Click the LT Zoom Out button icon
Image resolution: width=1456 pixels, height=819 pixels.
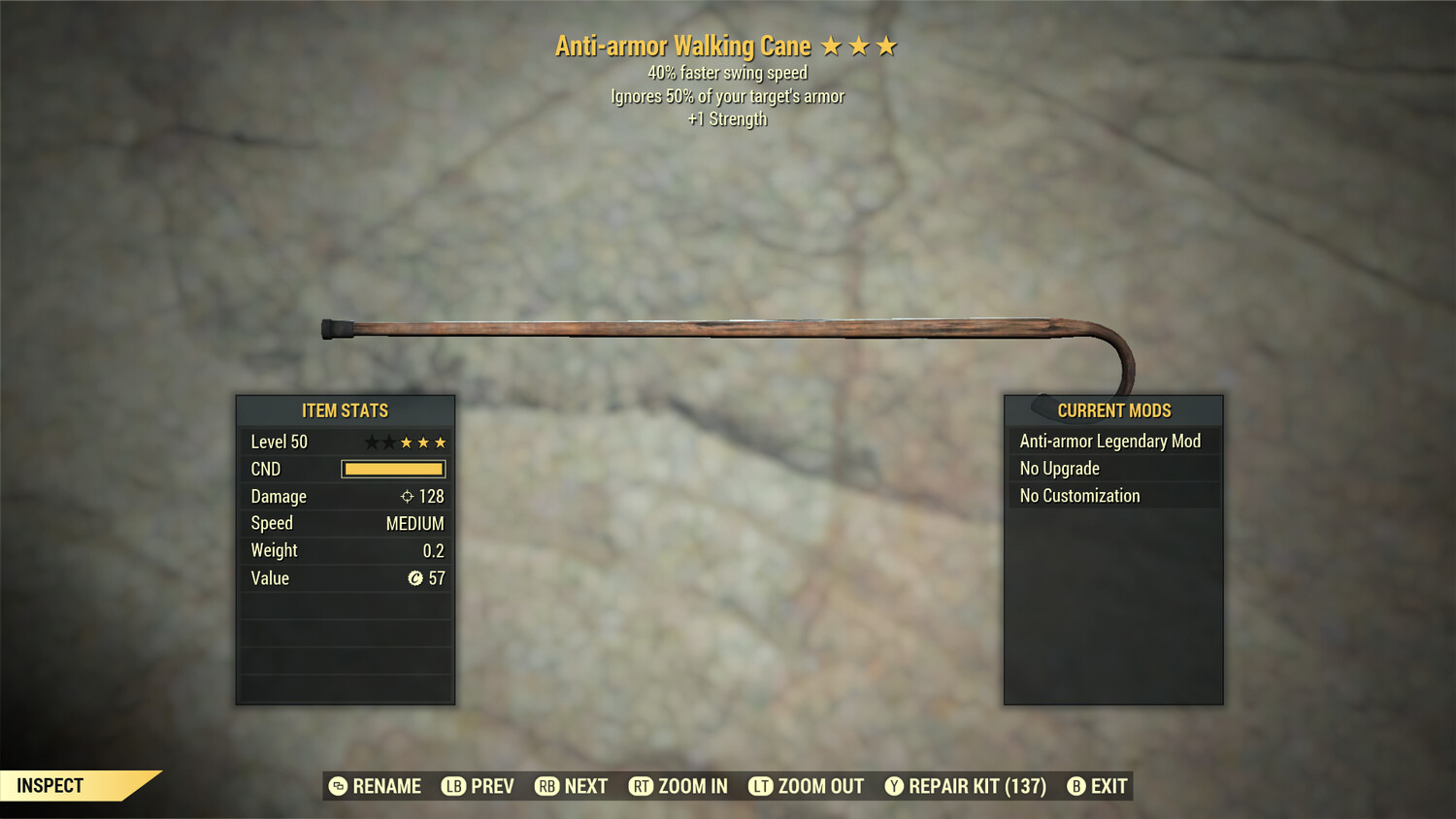(x=761, y=786)
